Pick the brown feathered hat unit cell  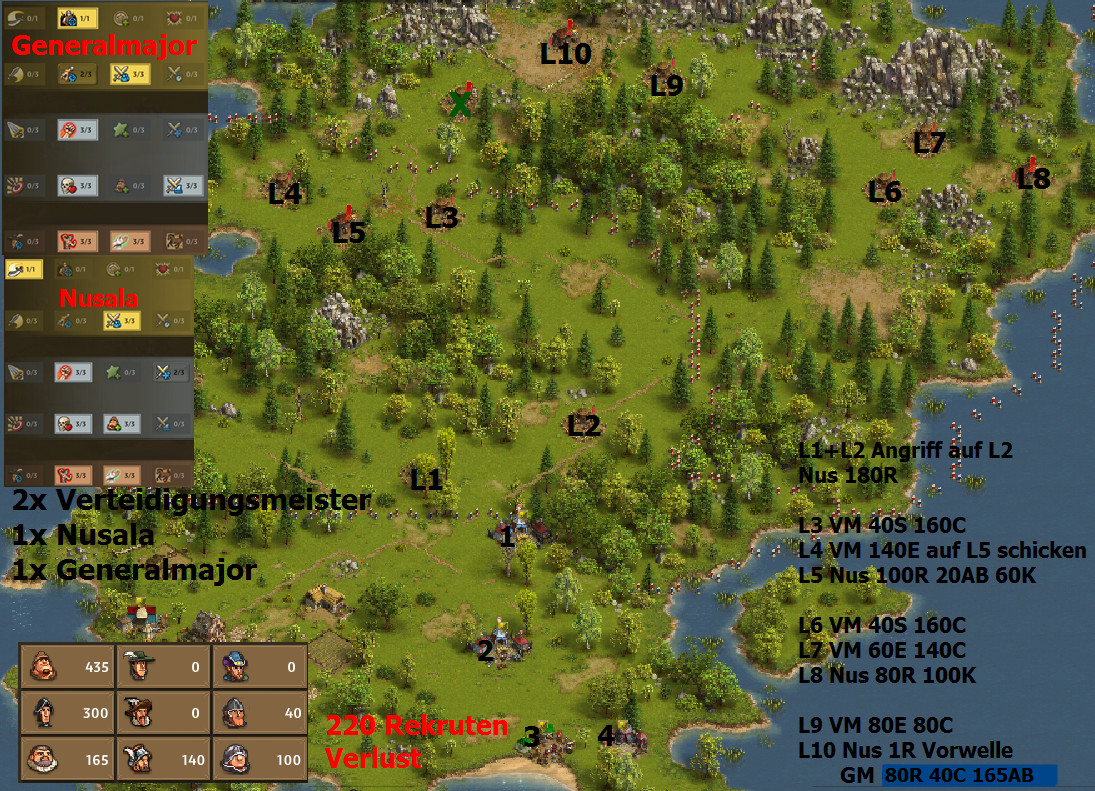click(x=163, y=713)
